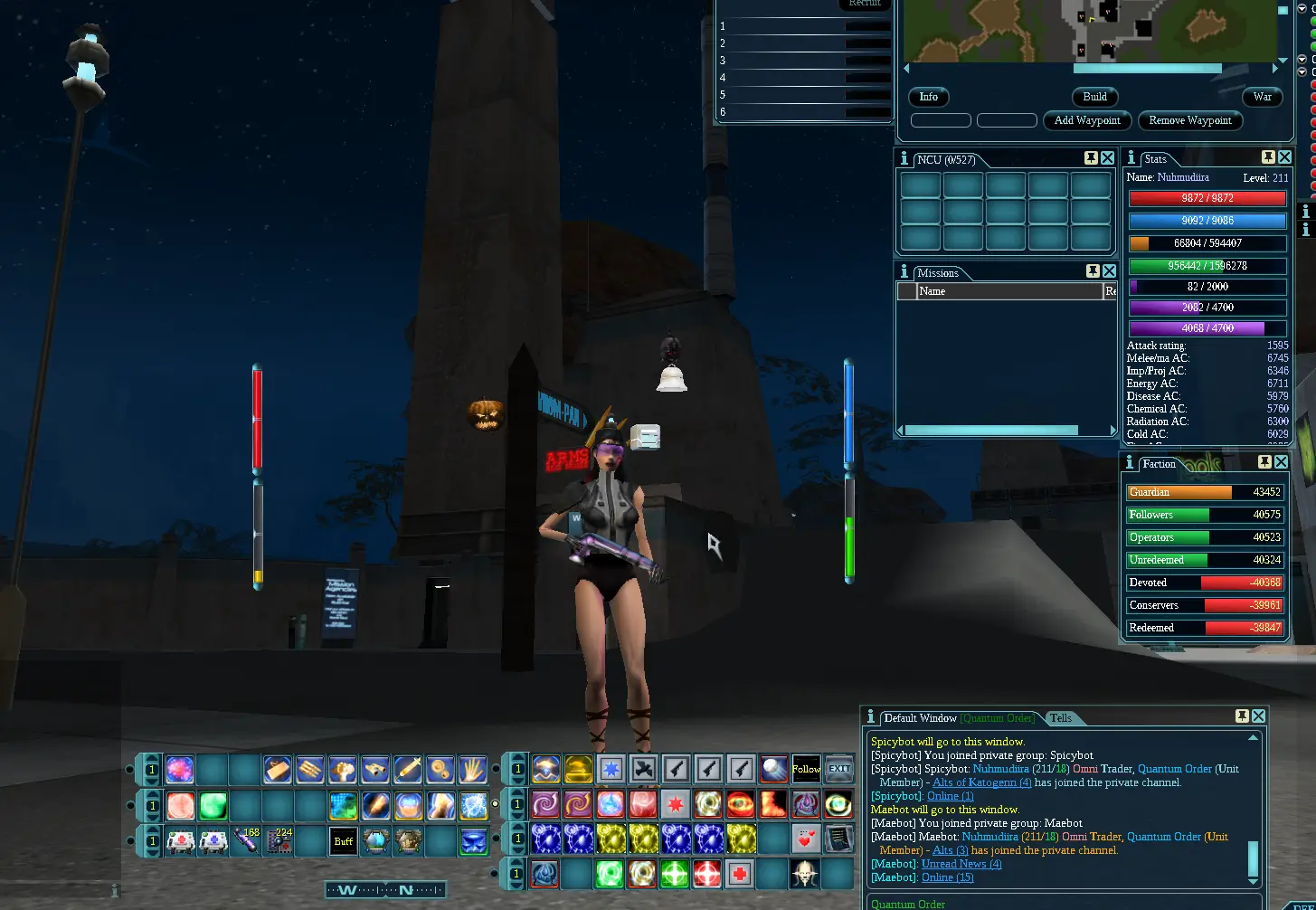Pin the Missions window

[x=1093, y=271]
